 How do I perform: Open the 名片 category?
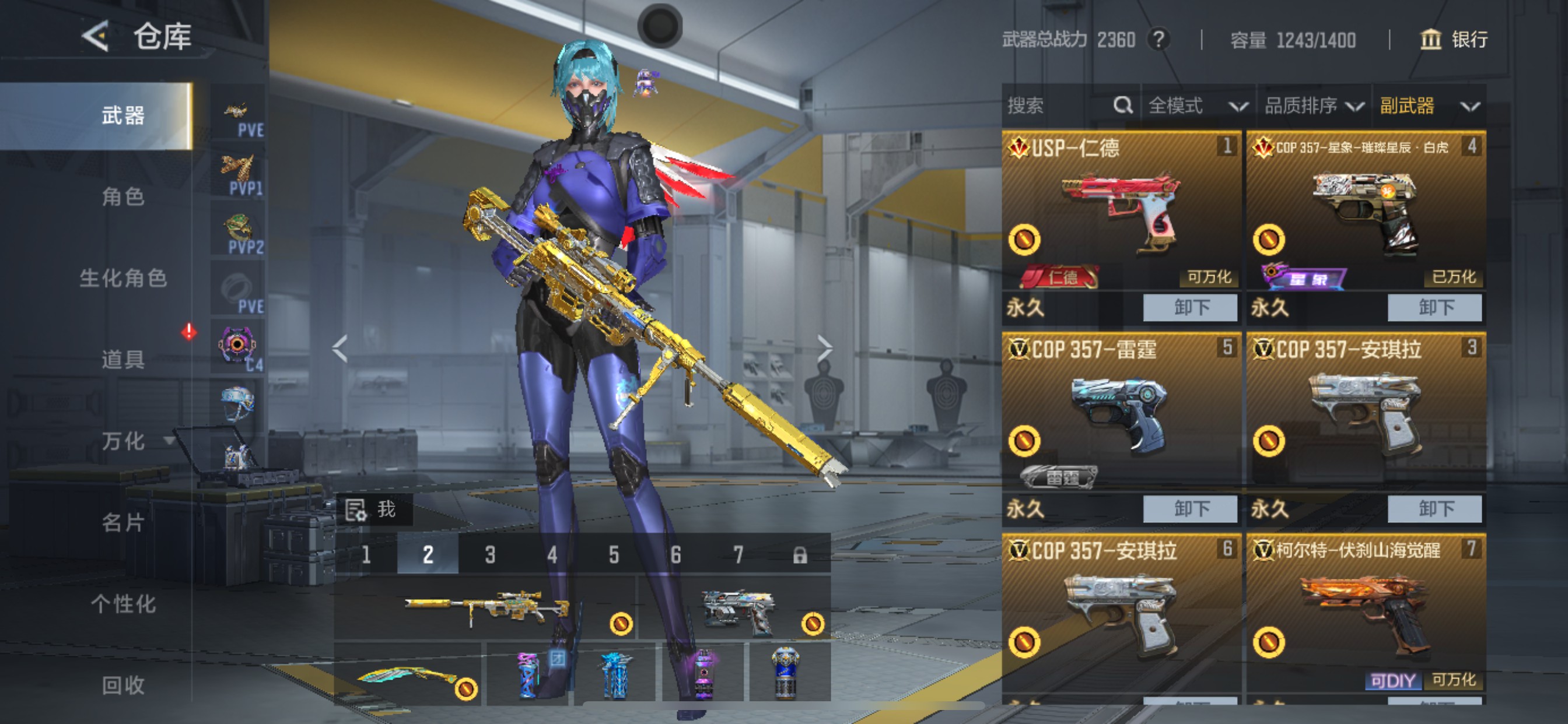pyautogui.click(x=123, y=522)
